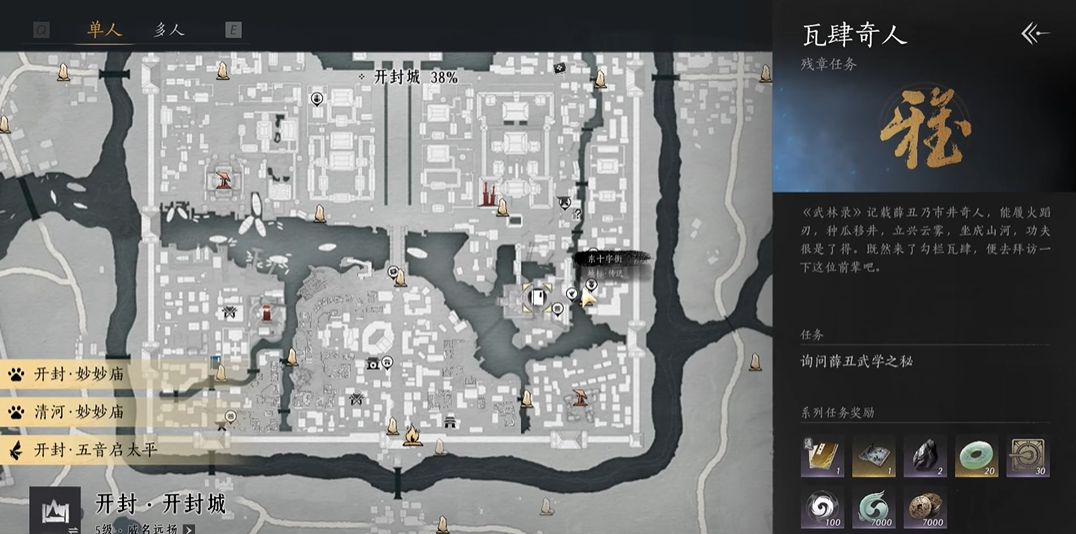Expand the 5级 威名远扬 arrow
The width and height of the screenshot is (1076, 534).
(x=188, y=529)
